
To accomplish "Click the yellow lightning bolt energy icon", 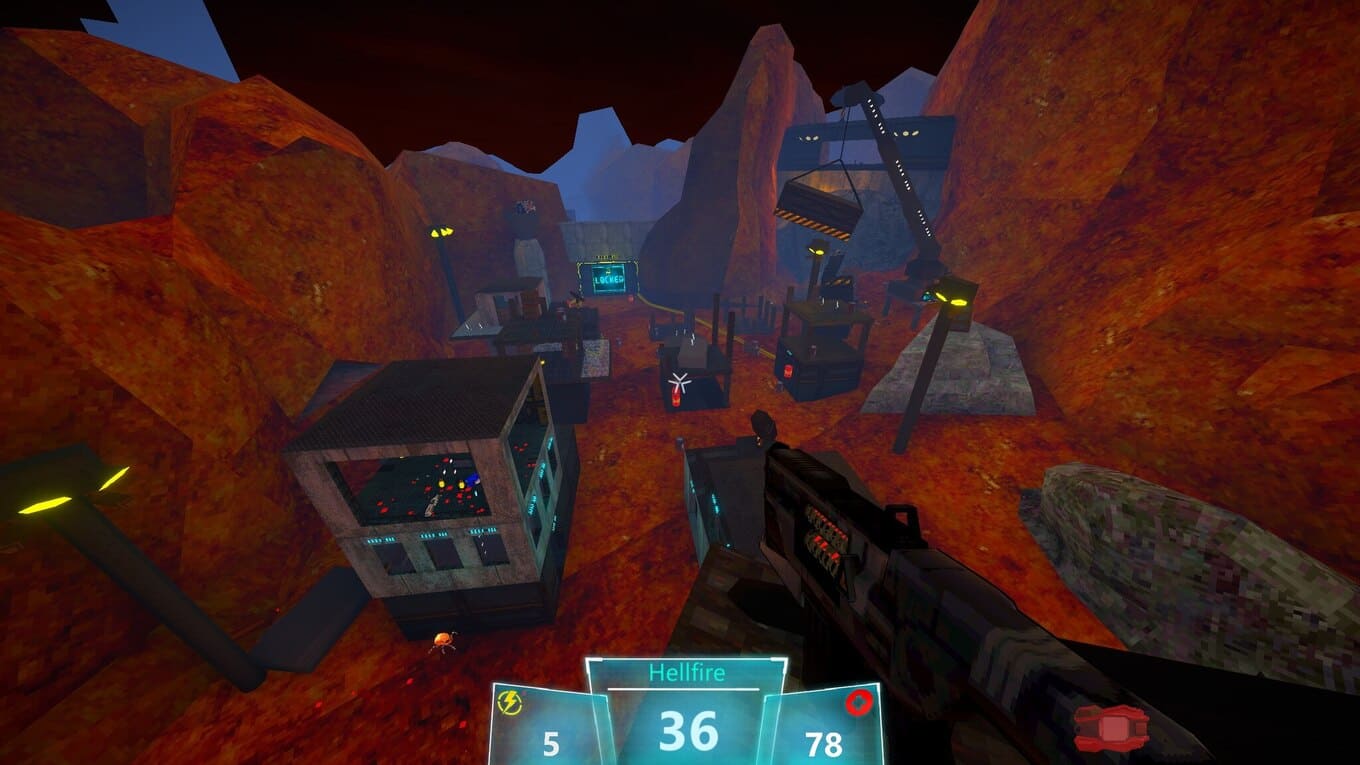I will (x=510, y=704).
